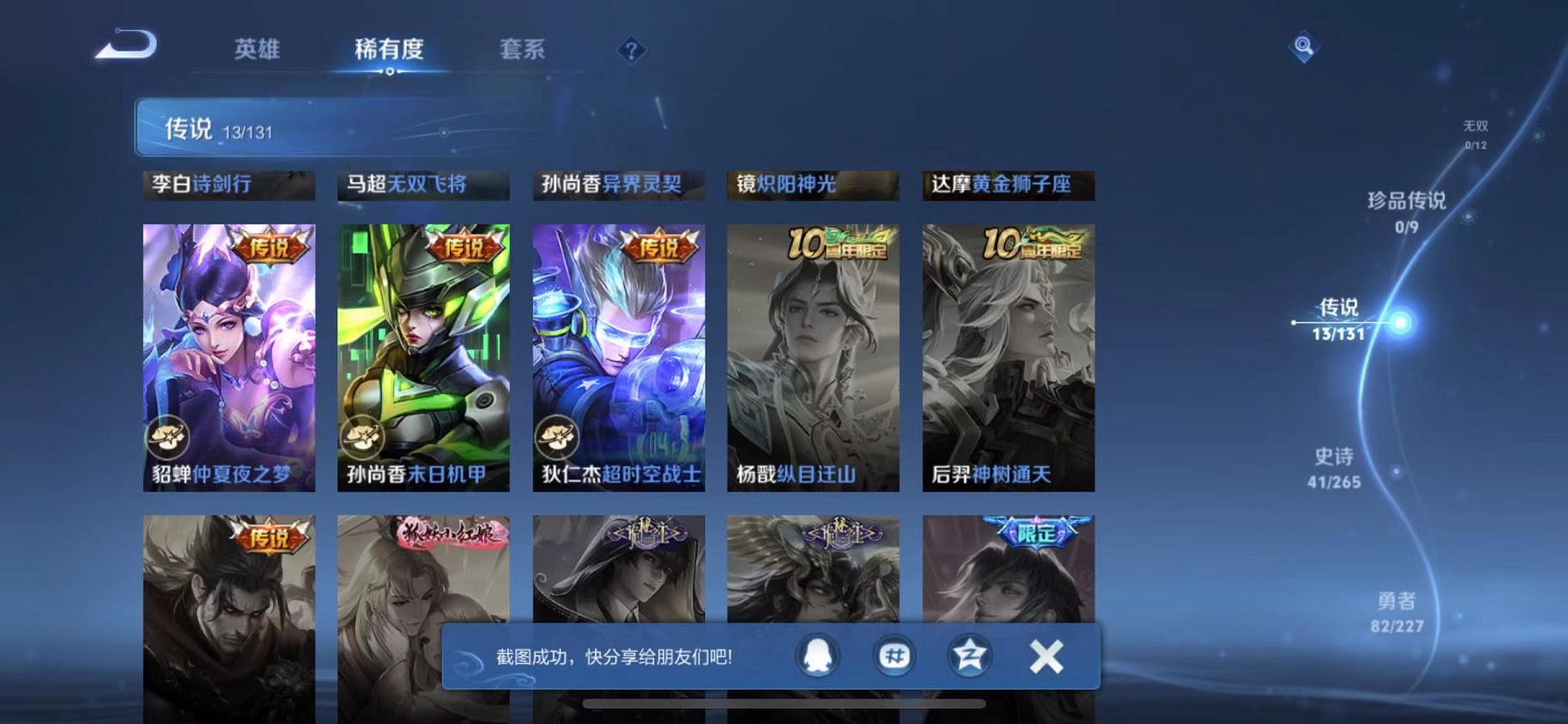Share screenshot via the Qzone star icon
Image resolution: width=1568 pixels, height=724 pixels.
[971, 655]
